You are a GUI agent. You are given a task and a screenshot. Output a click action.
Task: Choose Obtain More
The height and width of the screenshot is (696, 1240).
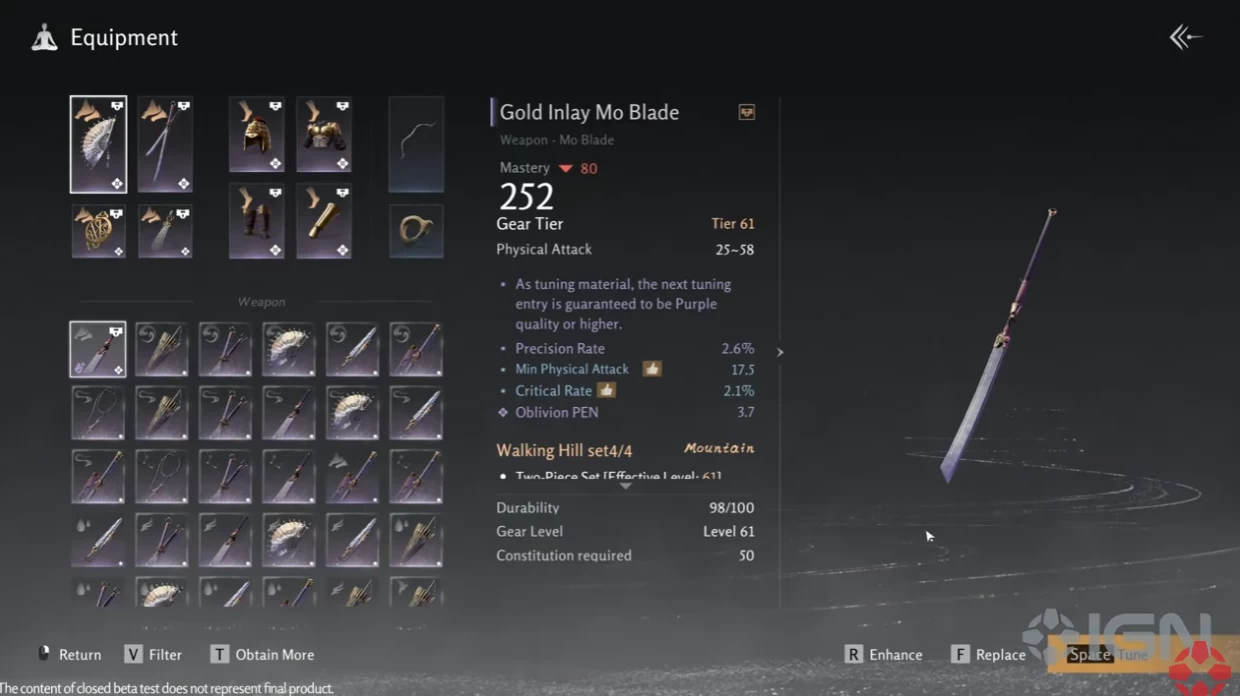click(x=262, y=655)
